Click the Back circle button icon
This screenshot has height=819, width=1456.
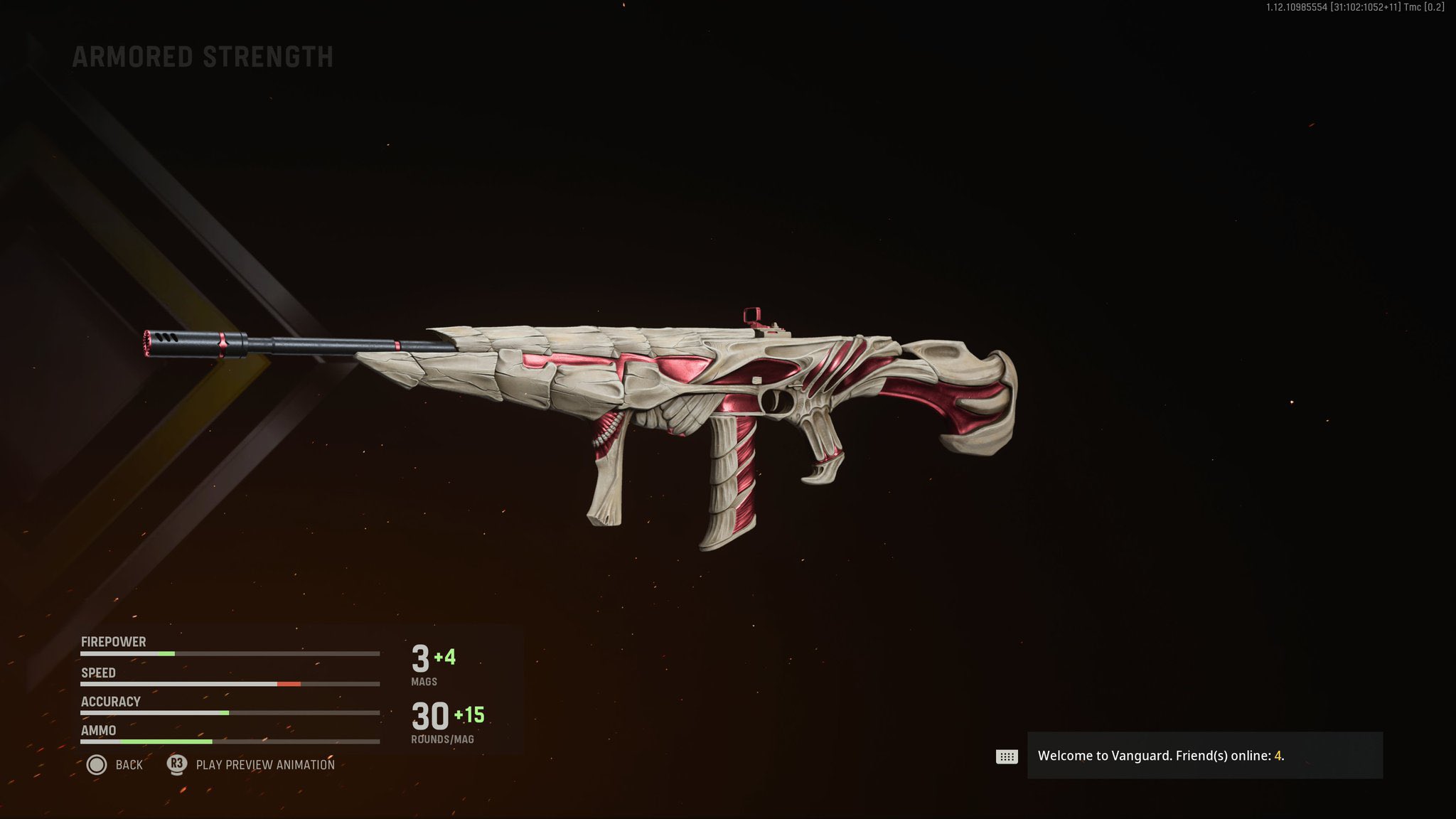pyautogui.click(x=98, y=765)
